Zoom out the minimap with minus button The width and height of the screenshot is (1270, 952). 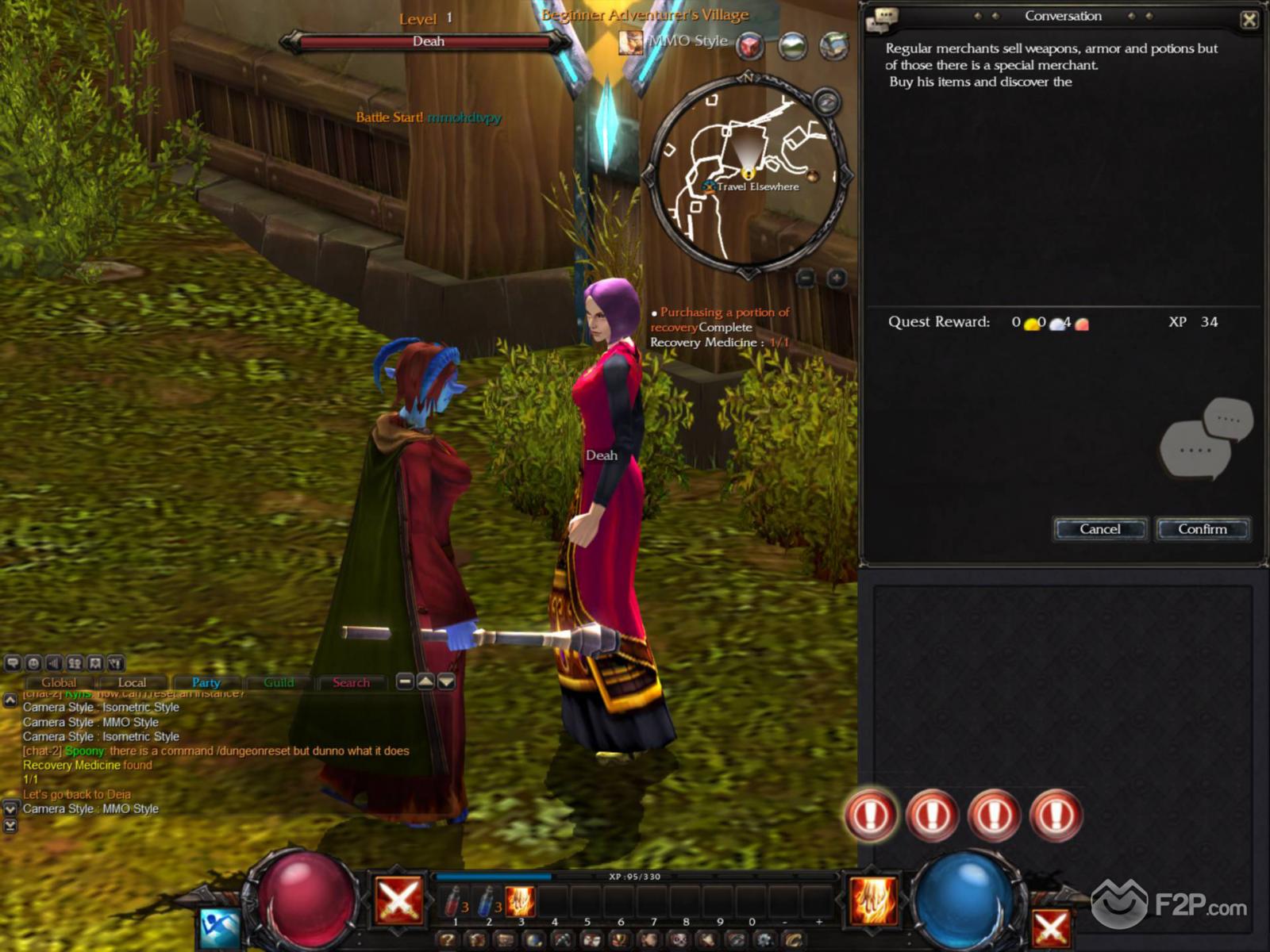(806, 278)
